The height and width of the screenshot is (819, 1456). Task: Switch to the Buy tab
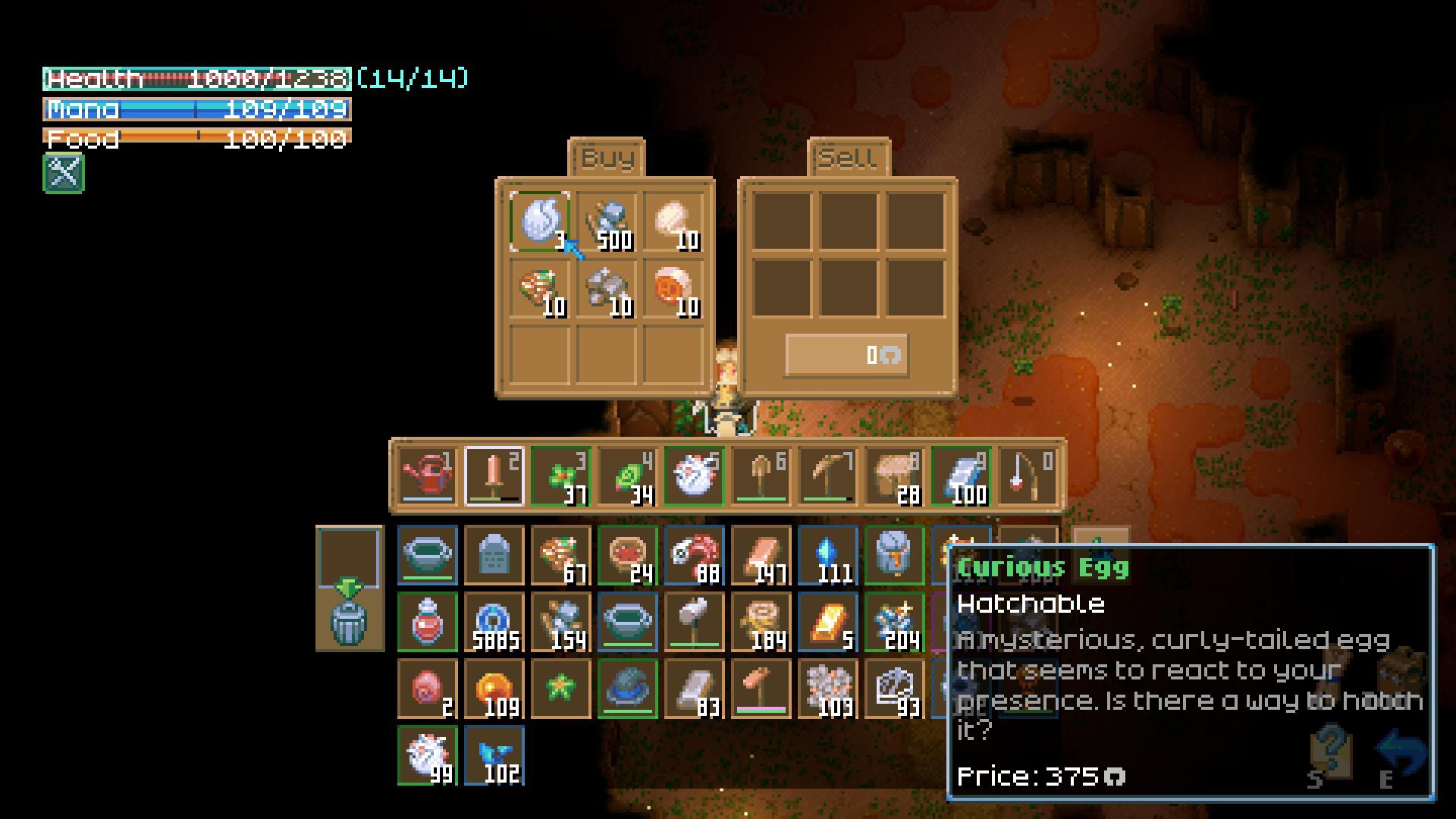point(607,158)
